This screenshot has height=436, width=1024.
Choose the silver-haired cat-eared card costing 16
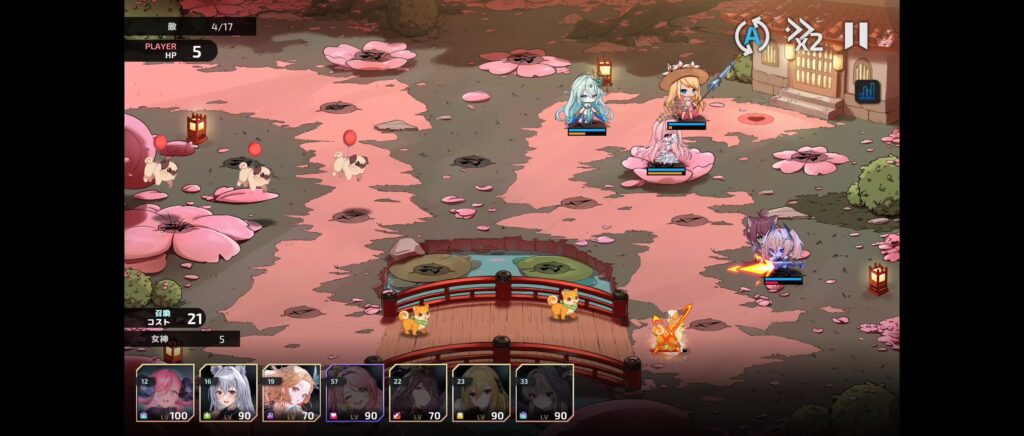[x=229, y=393]
